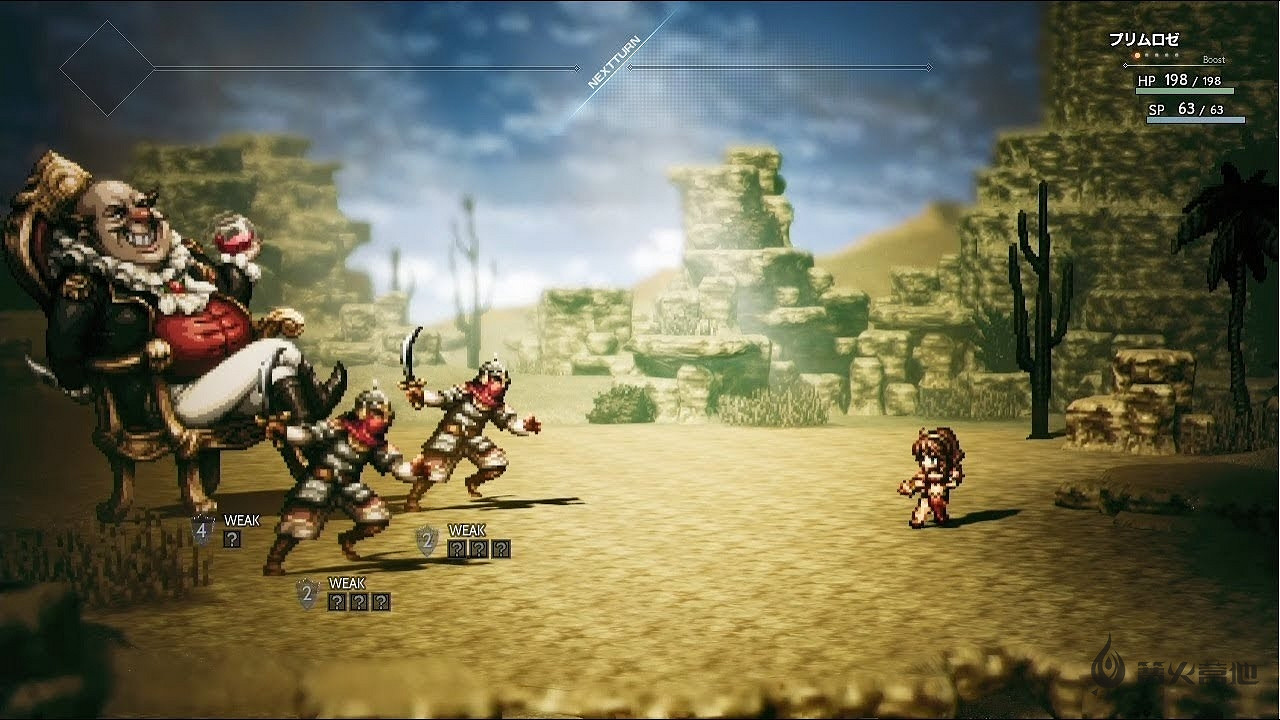Click the second unlit Boost pip
Screen dimensions: 1280x720
coord(1147,55)
